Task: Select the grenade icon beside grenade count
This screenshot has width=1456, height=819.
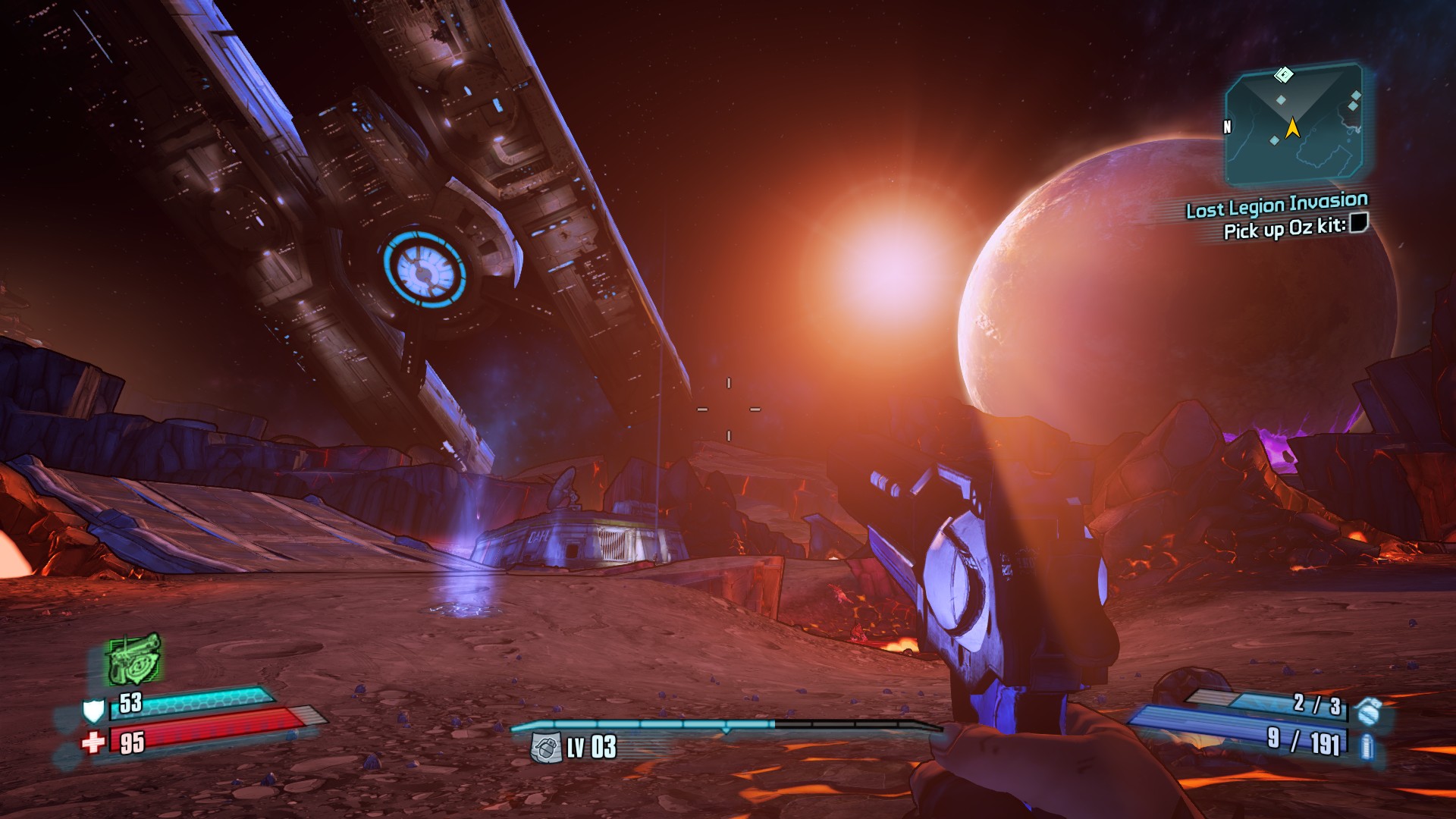Action: click(x=1369, y=711)
